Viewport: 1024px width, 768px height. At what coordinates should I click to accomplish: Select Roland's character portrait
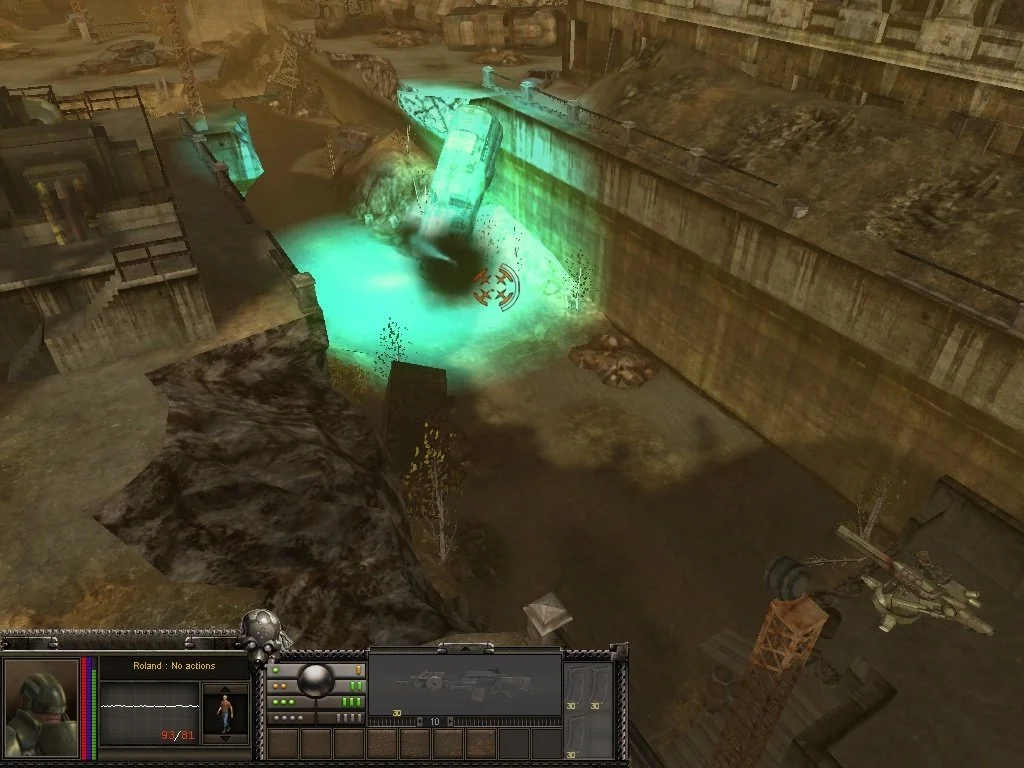click(42, 707)
